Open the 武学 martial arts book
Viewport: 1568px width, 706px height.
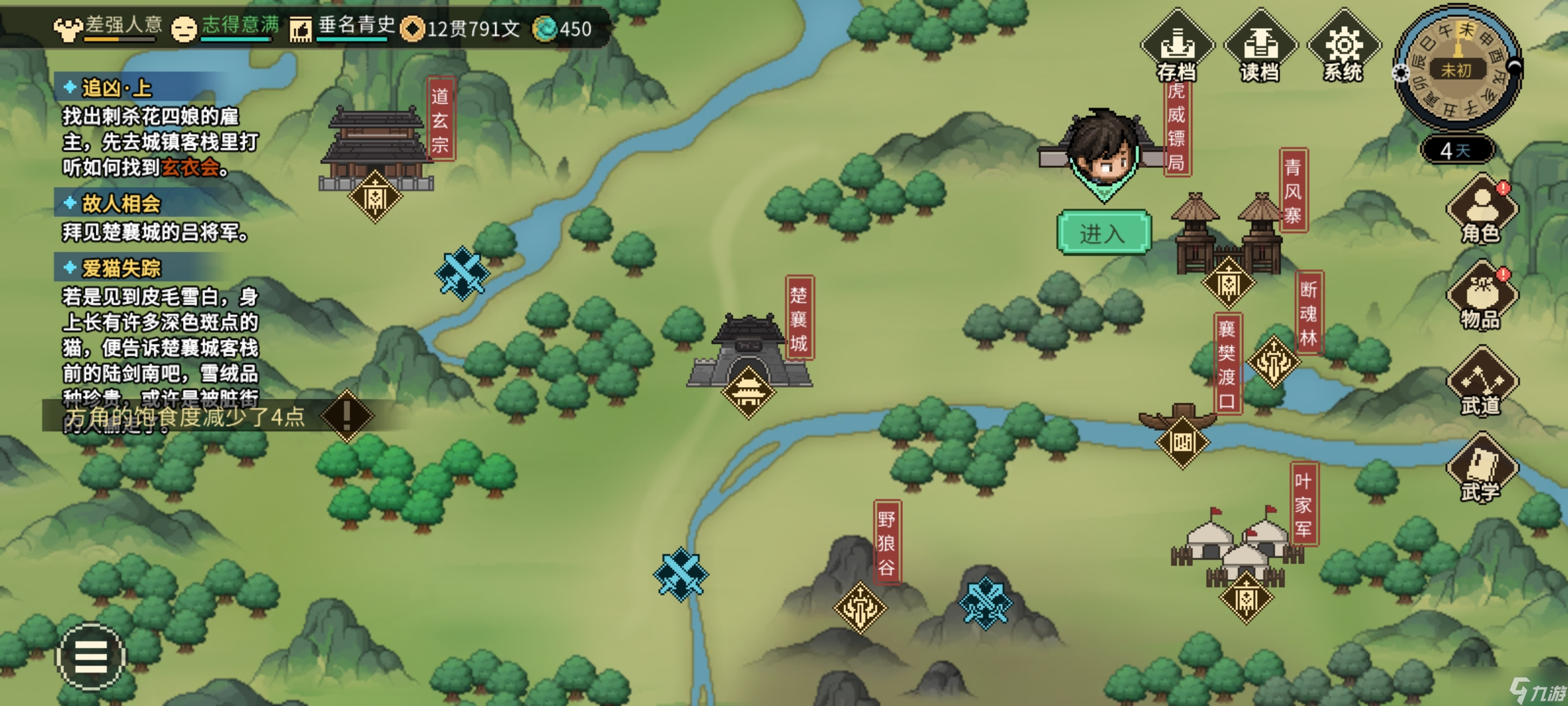click(1482, 468)
